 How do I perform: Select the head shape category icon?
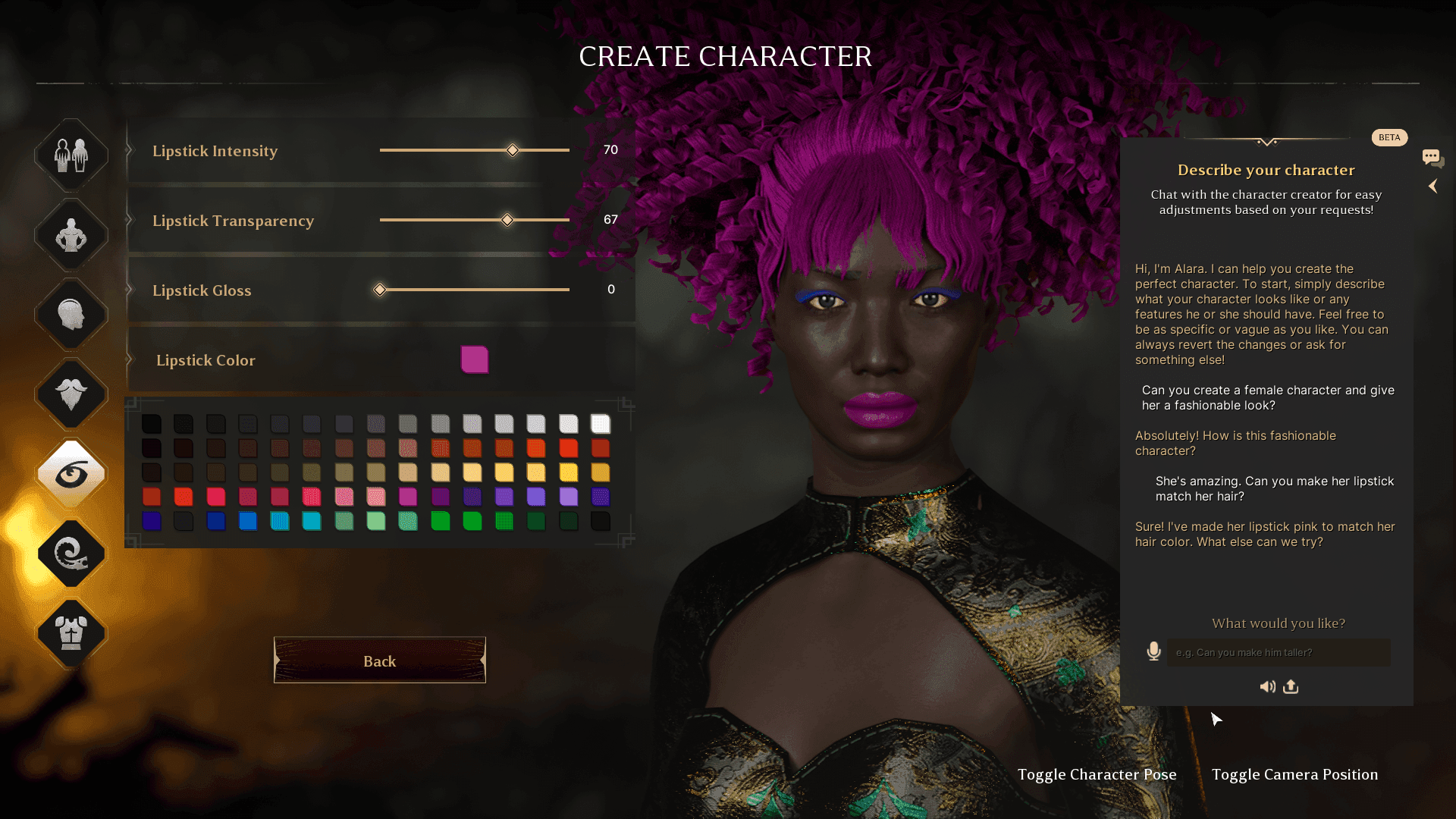71,315
